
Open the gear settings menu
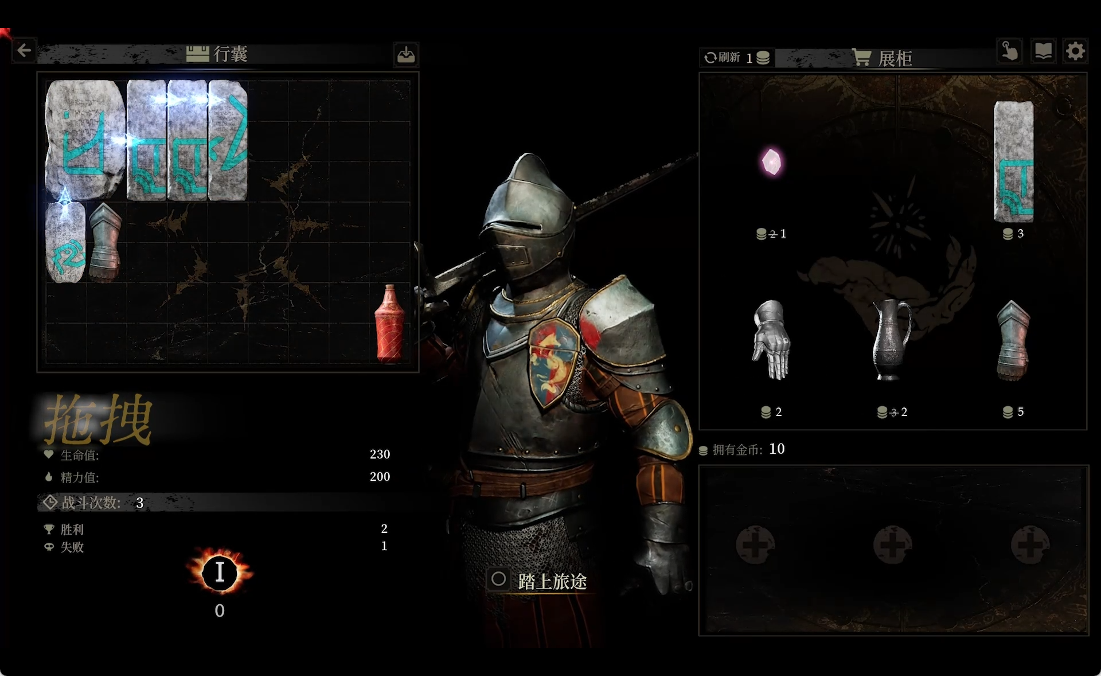(x=1075, y=51)
